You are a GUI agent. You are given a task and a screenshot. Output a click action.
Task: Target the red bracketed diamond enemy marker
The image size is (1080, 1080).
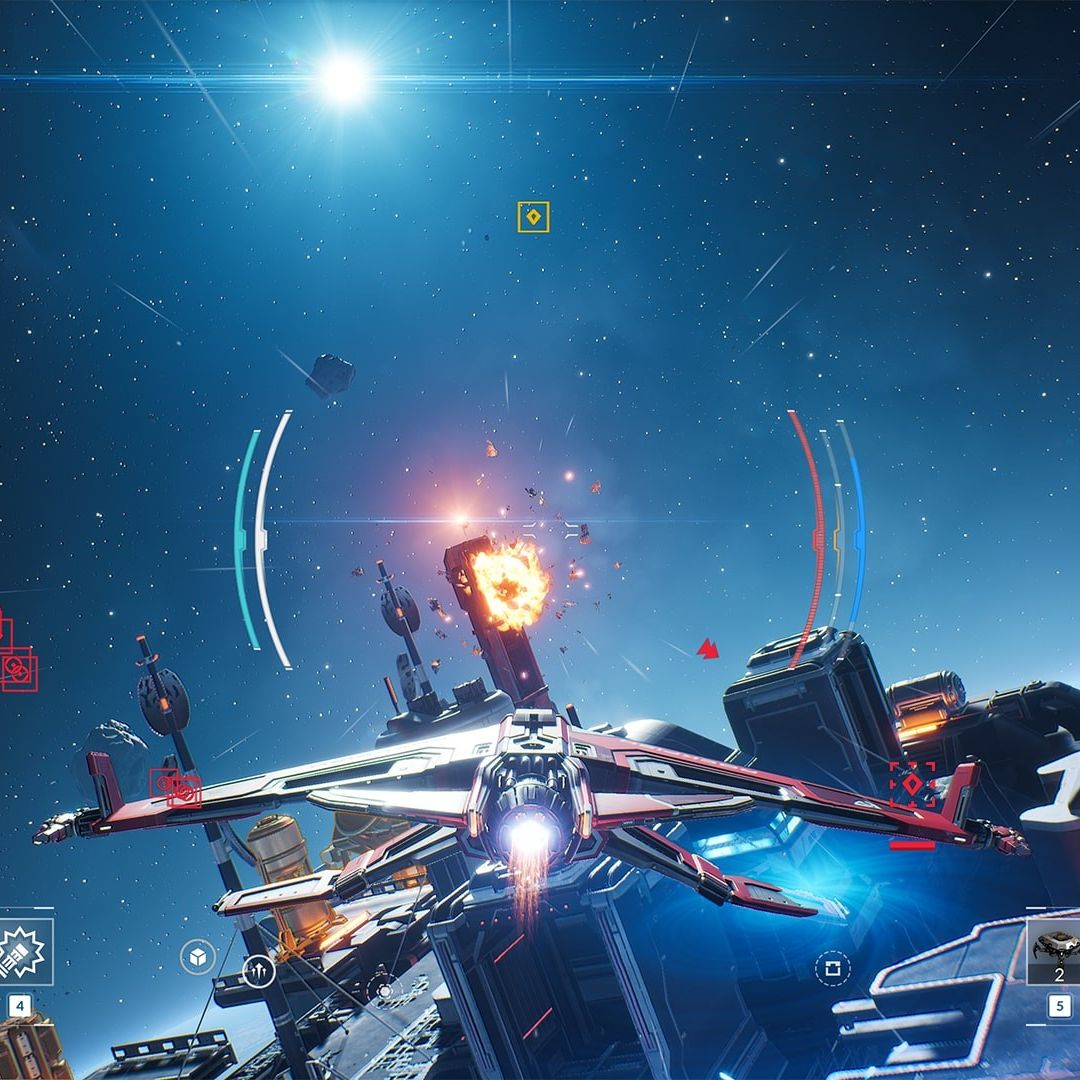[x=912, y=785]
